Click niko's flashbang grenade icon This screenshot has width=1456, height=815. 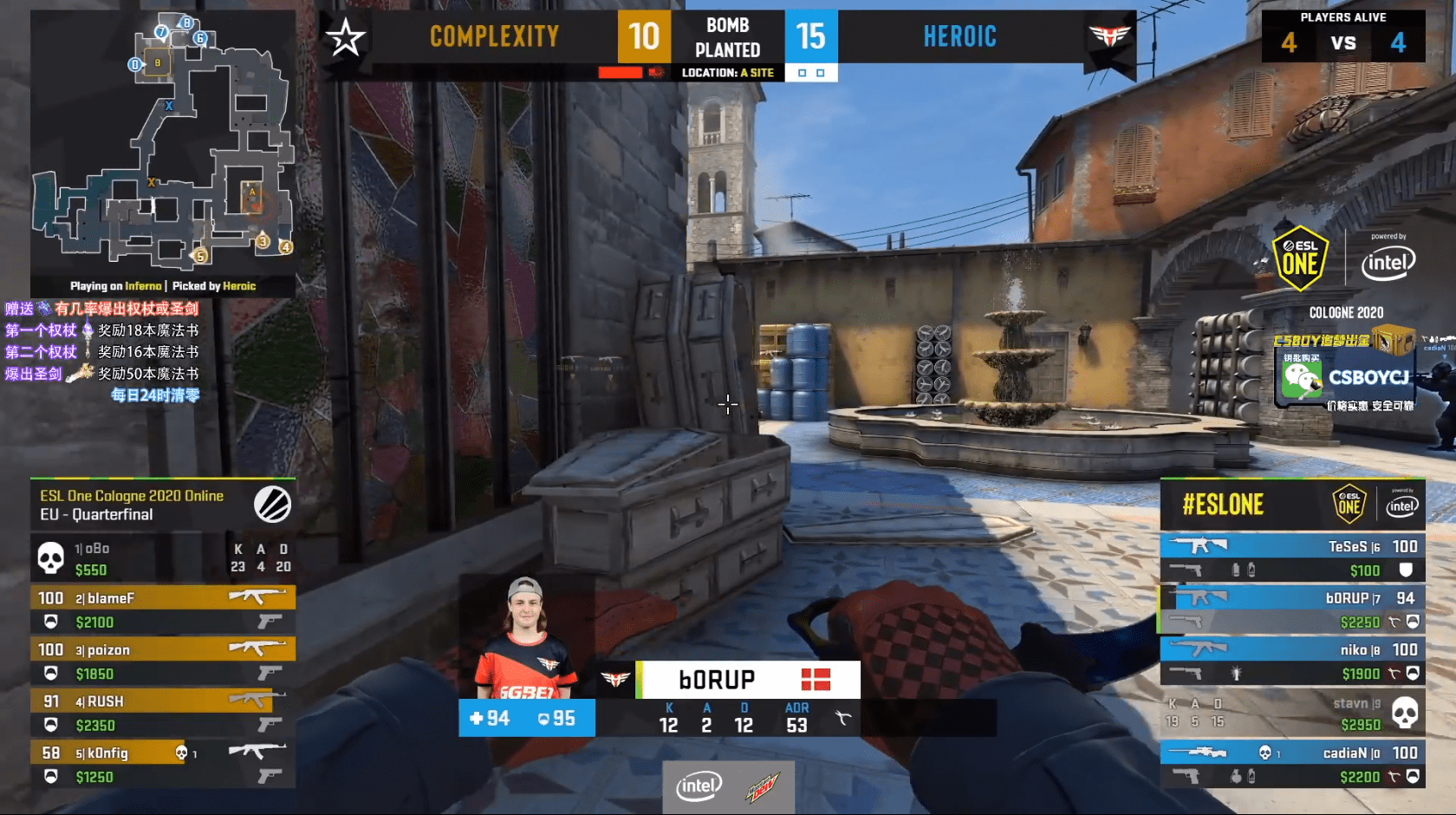(x=1236, y=673)
